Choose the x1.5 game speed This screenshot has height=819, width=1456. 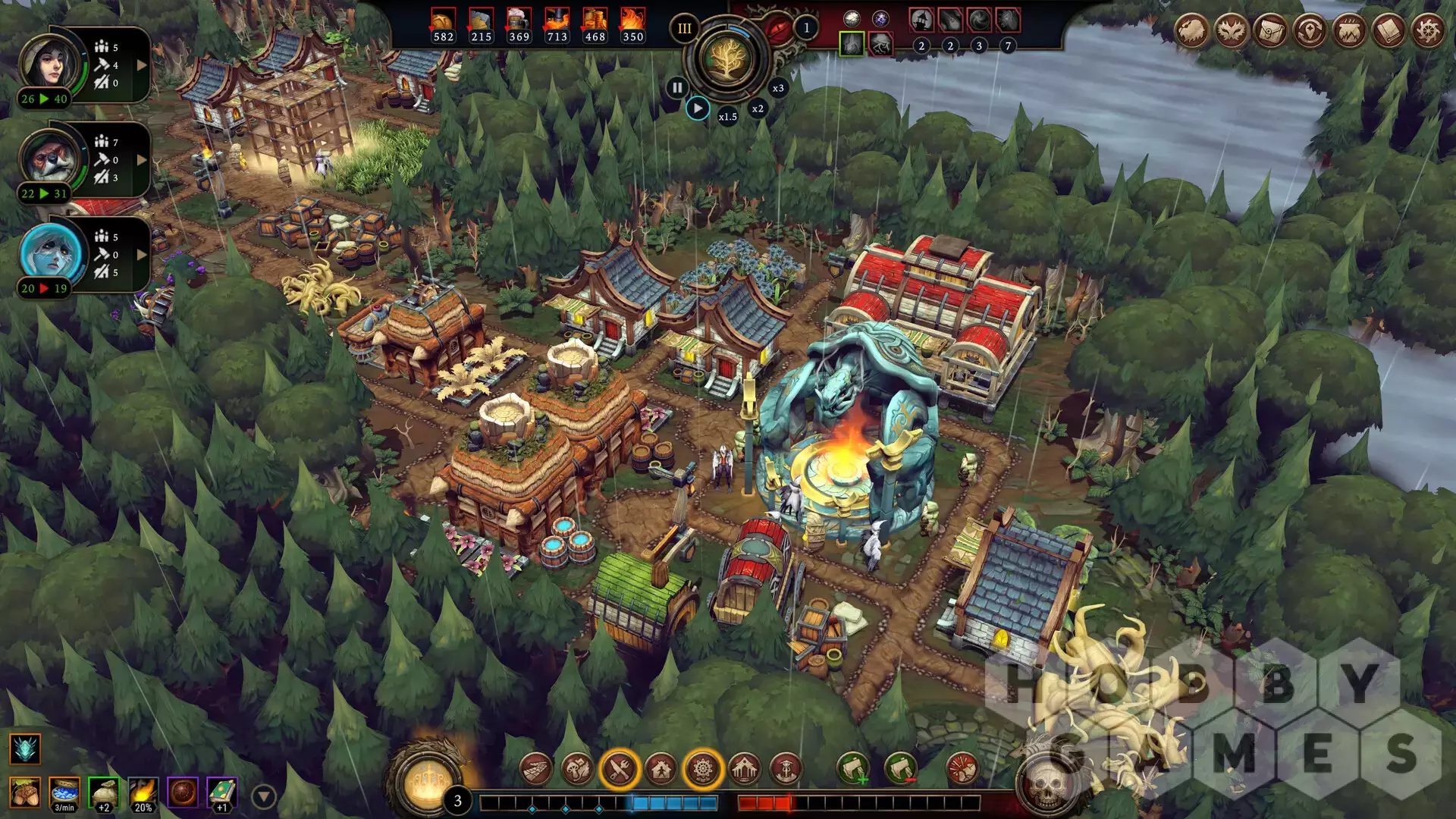(x=728, y=117)
